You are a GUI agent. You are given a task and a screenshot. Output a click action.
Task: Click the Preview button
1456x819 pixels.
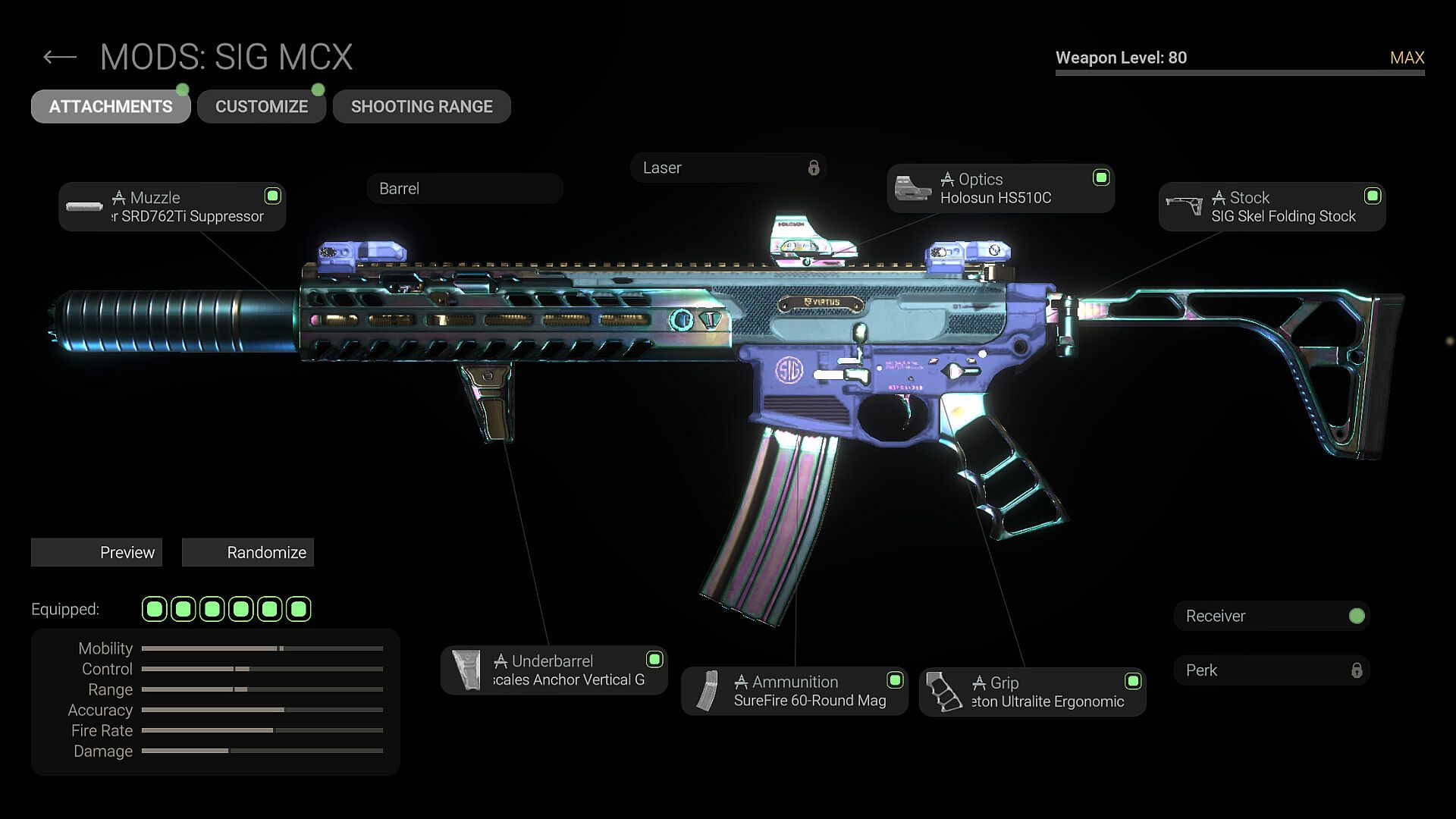click(96, 552)
